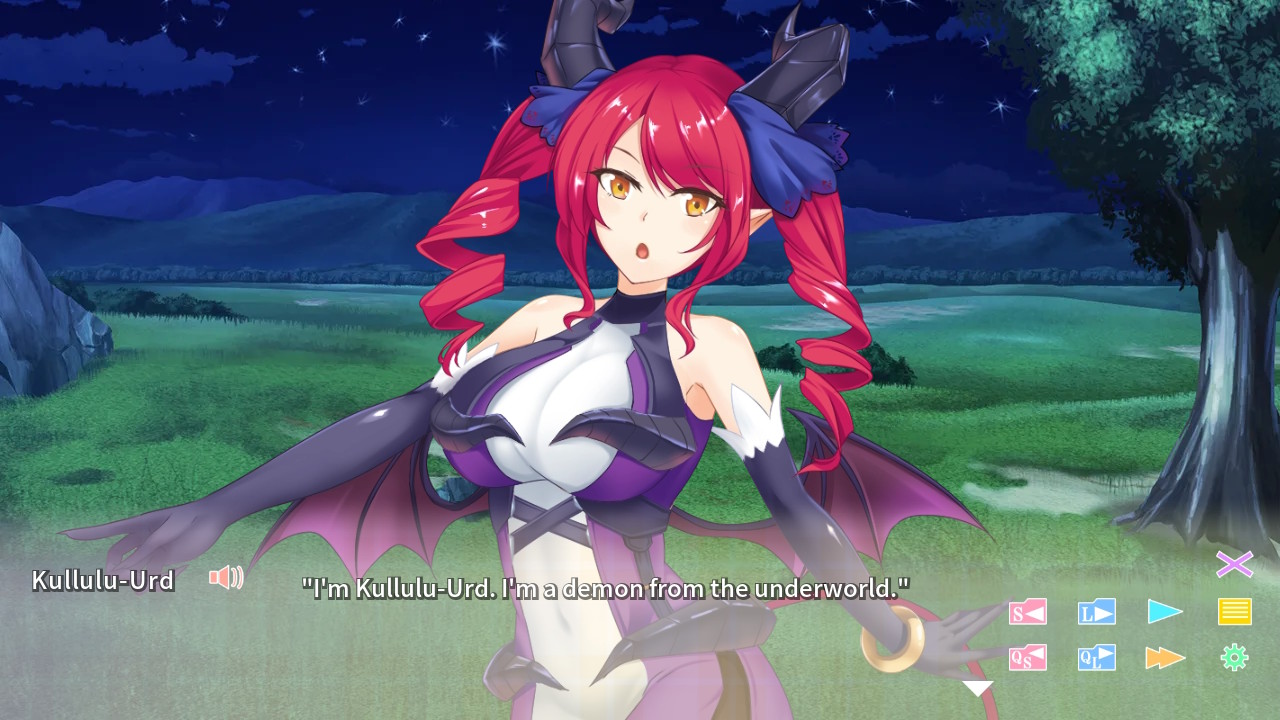Open the load menu
The image size is (1280, 720).
pyautogui.click(x=1095, y=612)
